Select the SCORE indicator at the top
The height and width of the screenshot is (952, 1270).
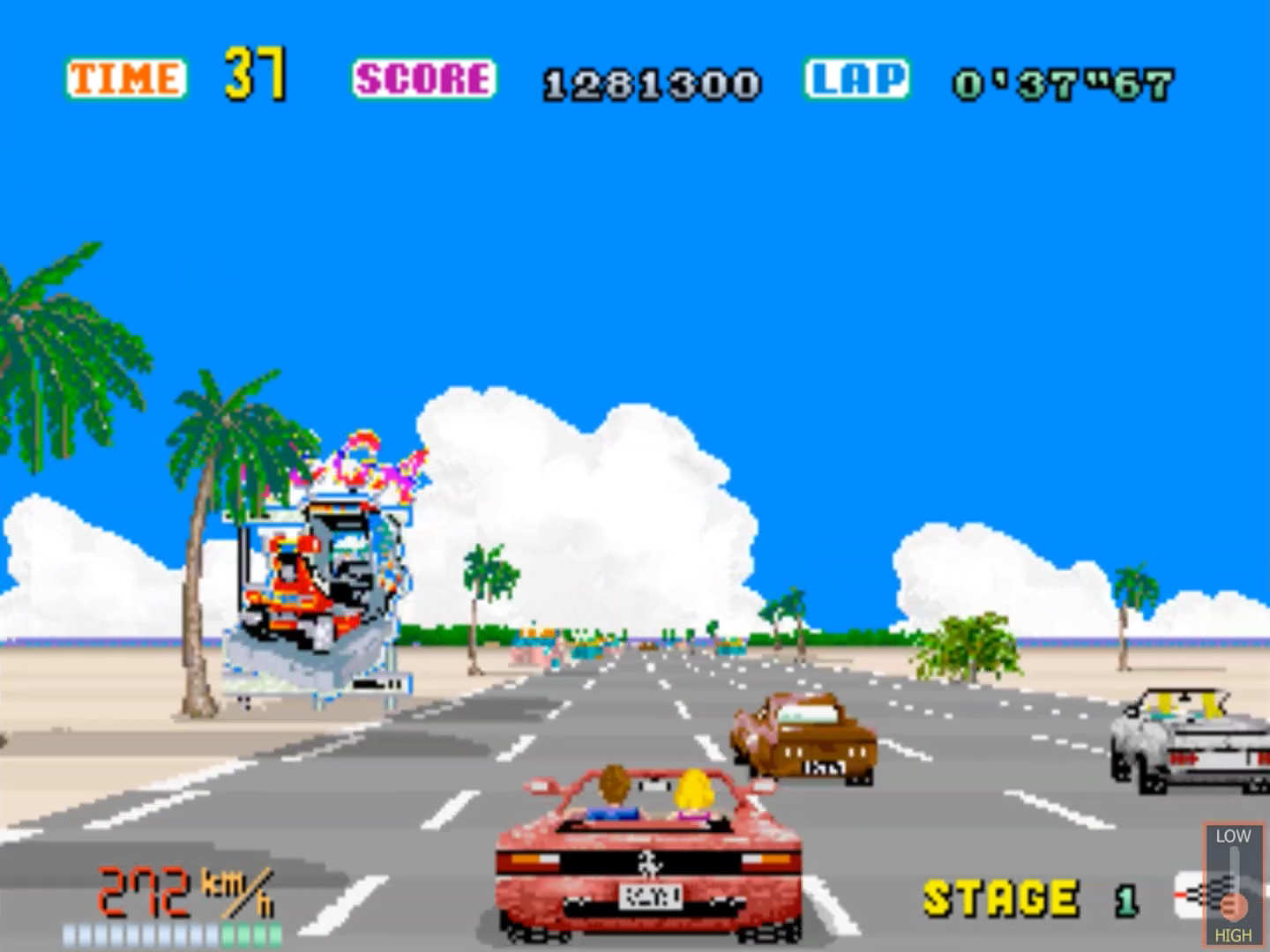tap(427, 79)
